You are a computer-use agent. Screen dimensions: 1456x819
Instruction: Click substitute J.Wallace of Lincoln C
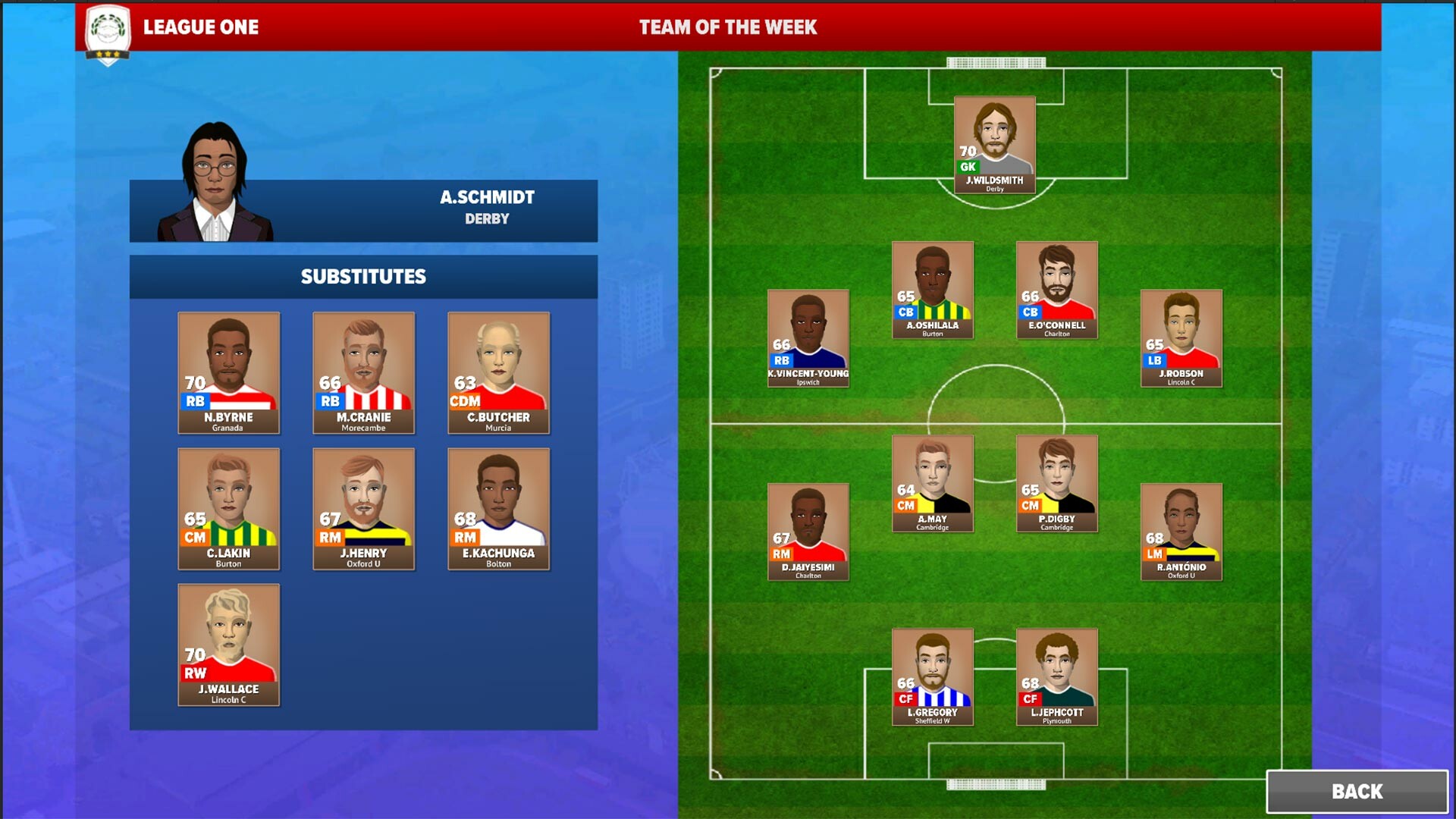coord(227,645)
